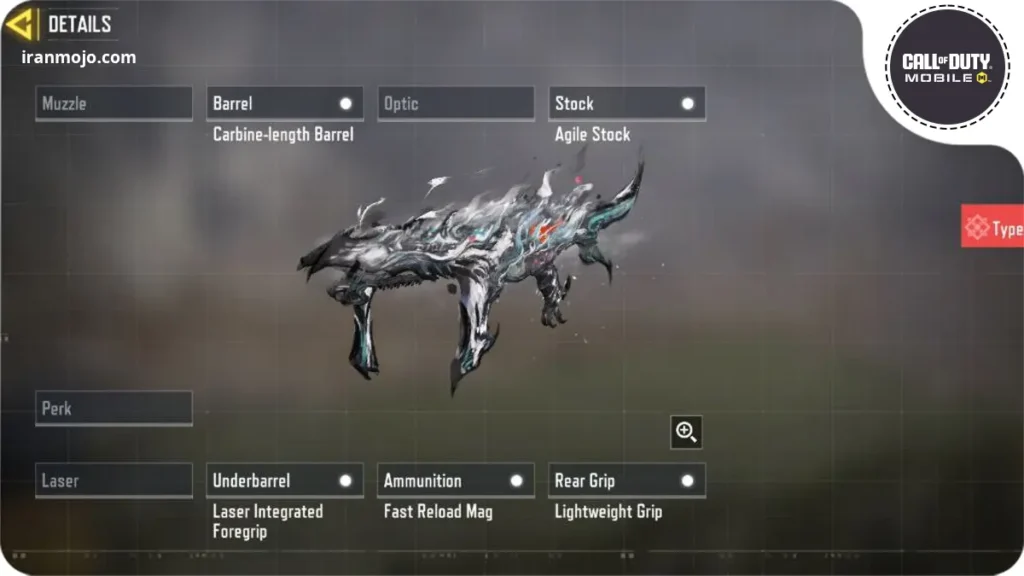Choose the empty Optic attachment slot
The height and width of the screenshot is (576, 1024).
[456, 104]
